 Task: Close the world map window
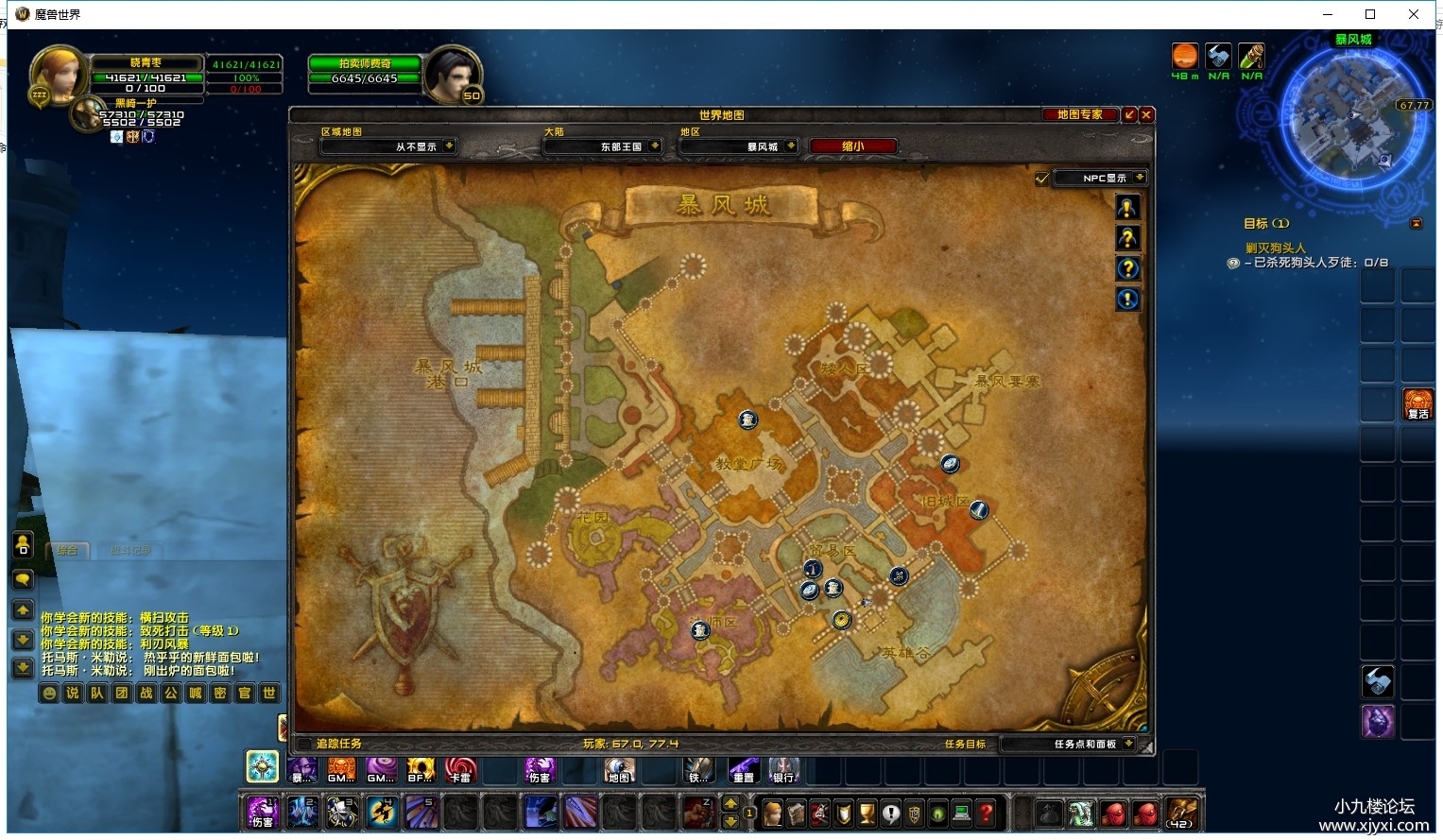(x=1146, y=114)
